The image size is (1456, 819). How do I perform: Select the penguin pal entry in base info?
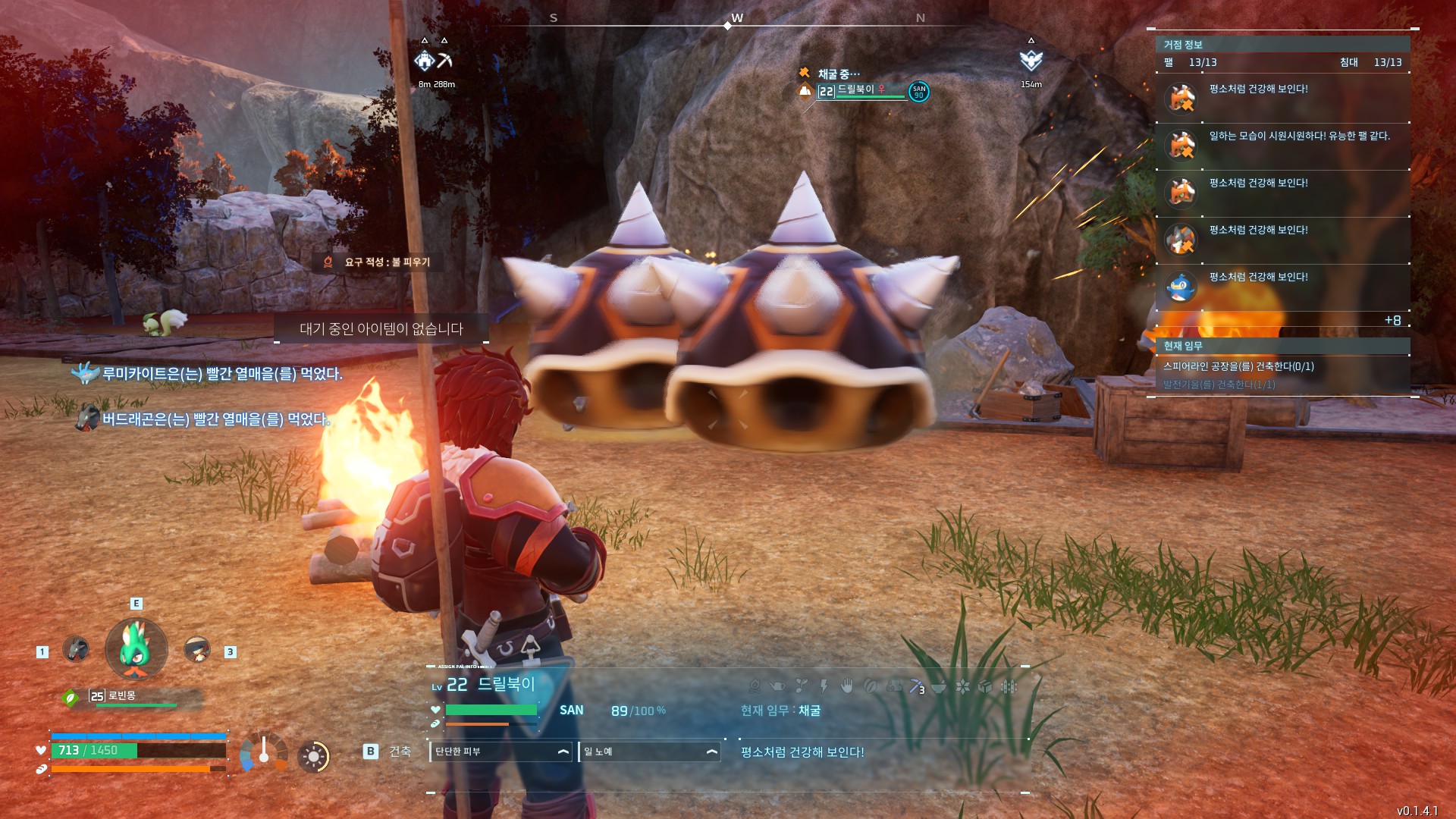coord(1181,287)
